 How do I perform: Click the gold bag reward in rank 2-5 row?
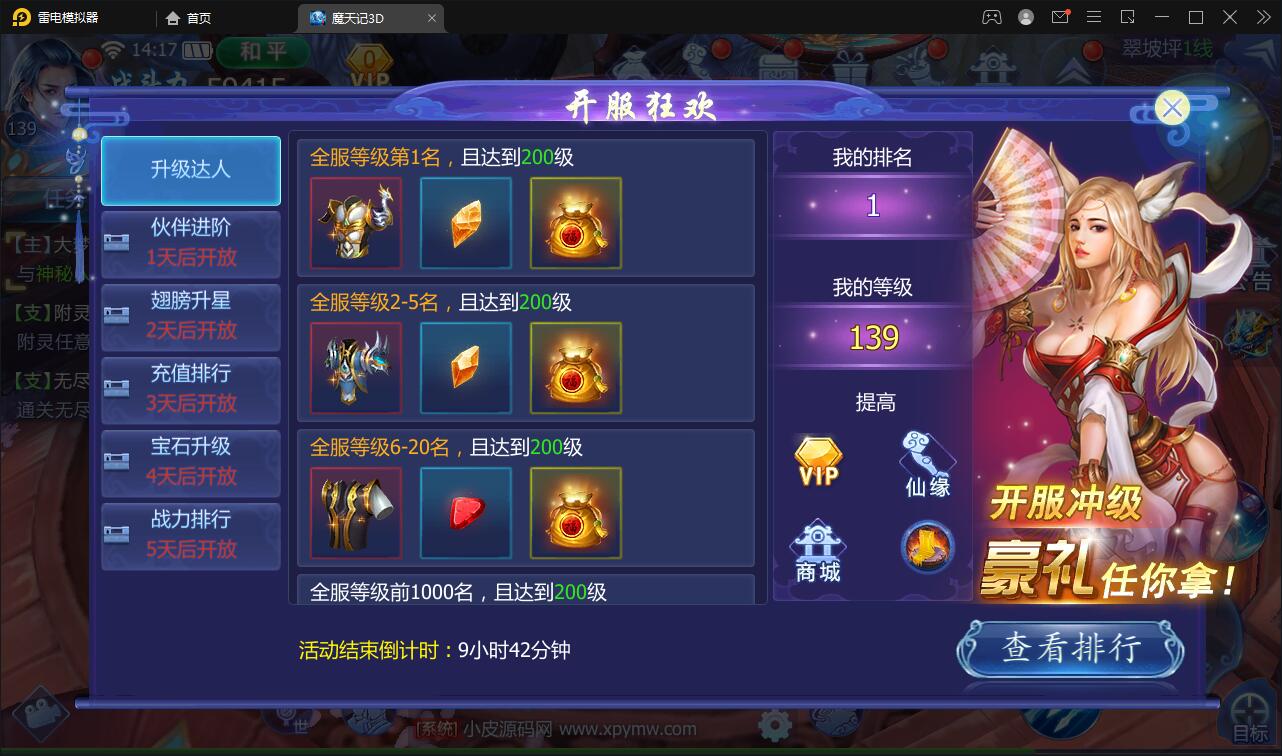[x=576, y=367]
